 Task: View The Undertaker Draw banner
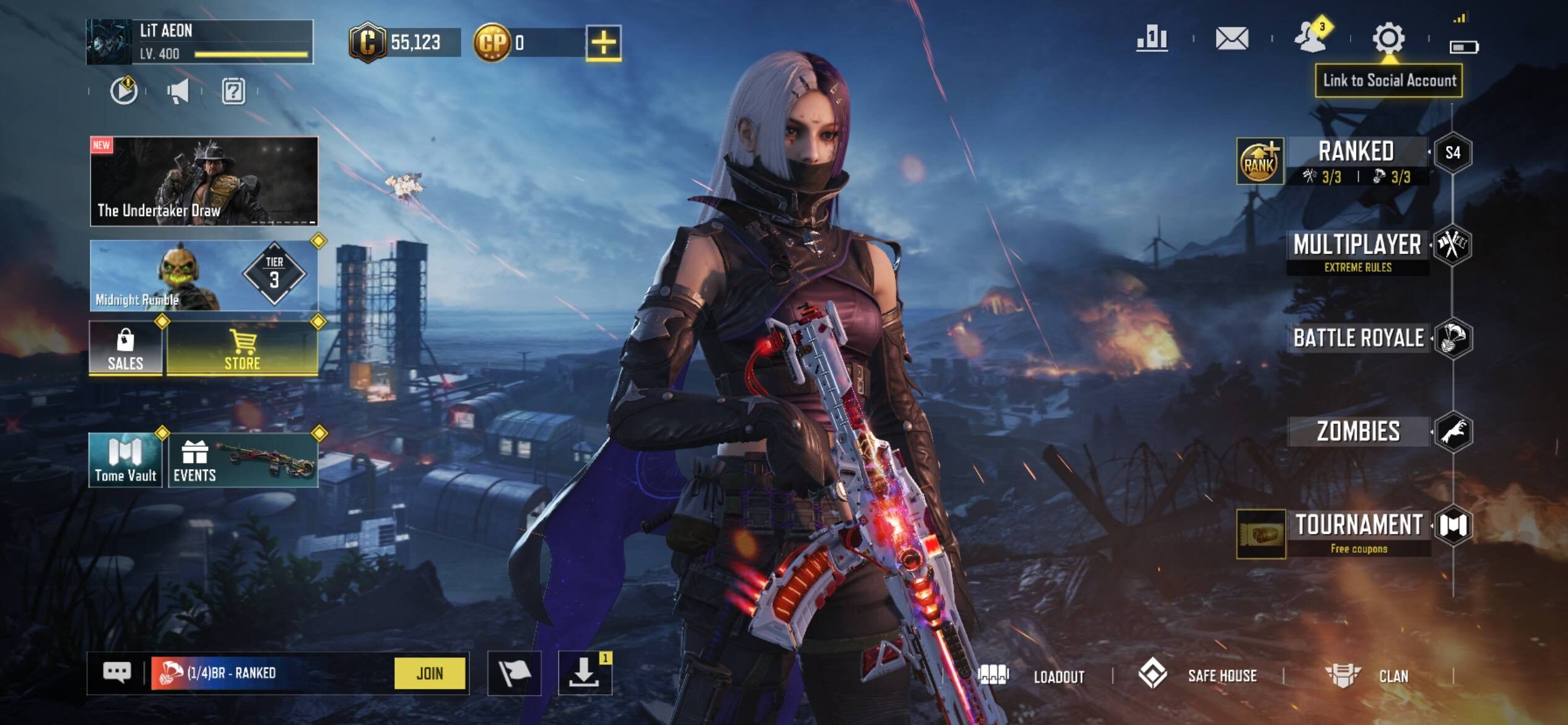(x=204, y=181)
